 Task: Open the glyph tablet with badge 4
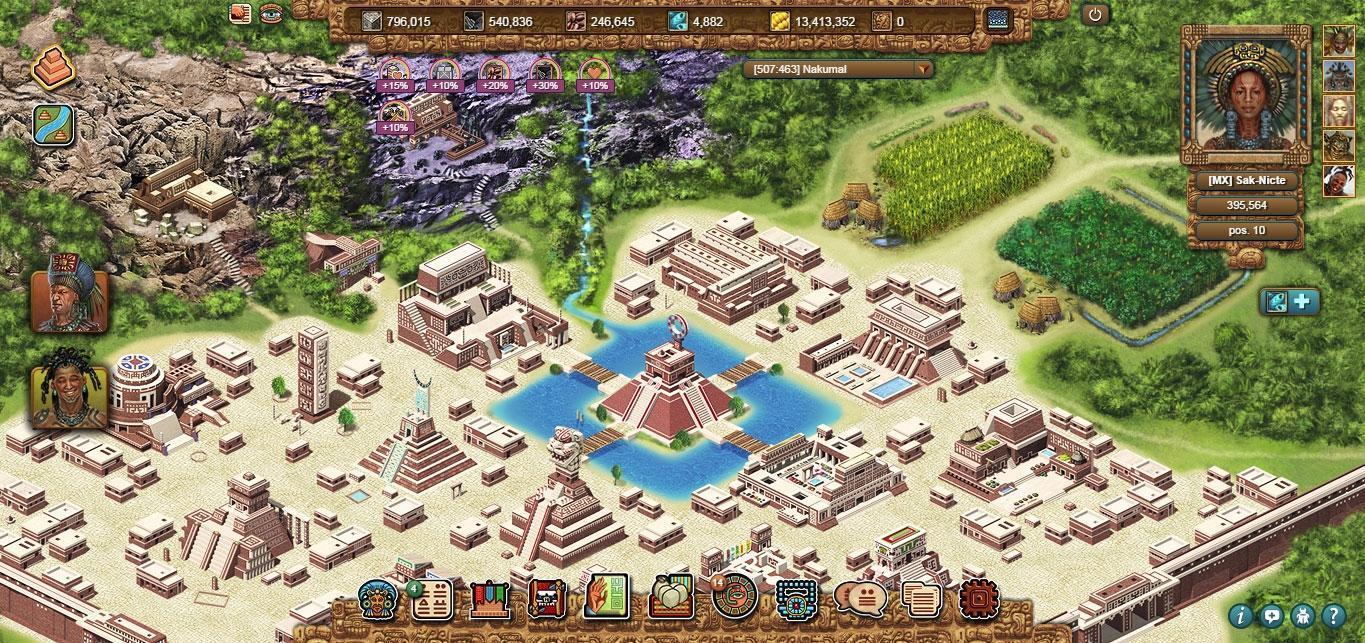point(433,599)
